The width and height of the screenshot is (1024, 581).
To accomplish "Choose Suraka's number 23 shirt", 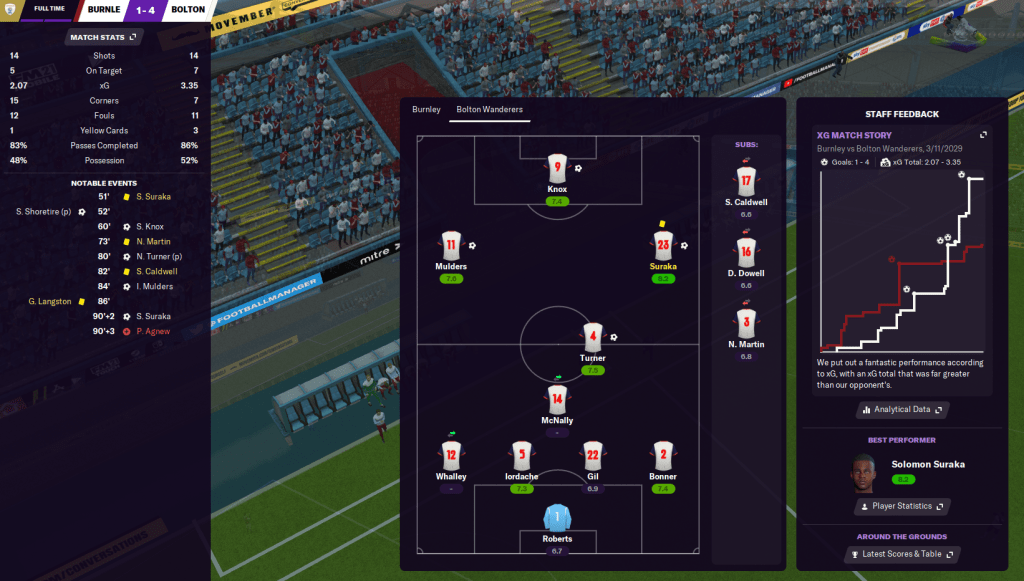I will click(662, 245).
